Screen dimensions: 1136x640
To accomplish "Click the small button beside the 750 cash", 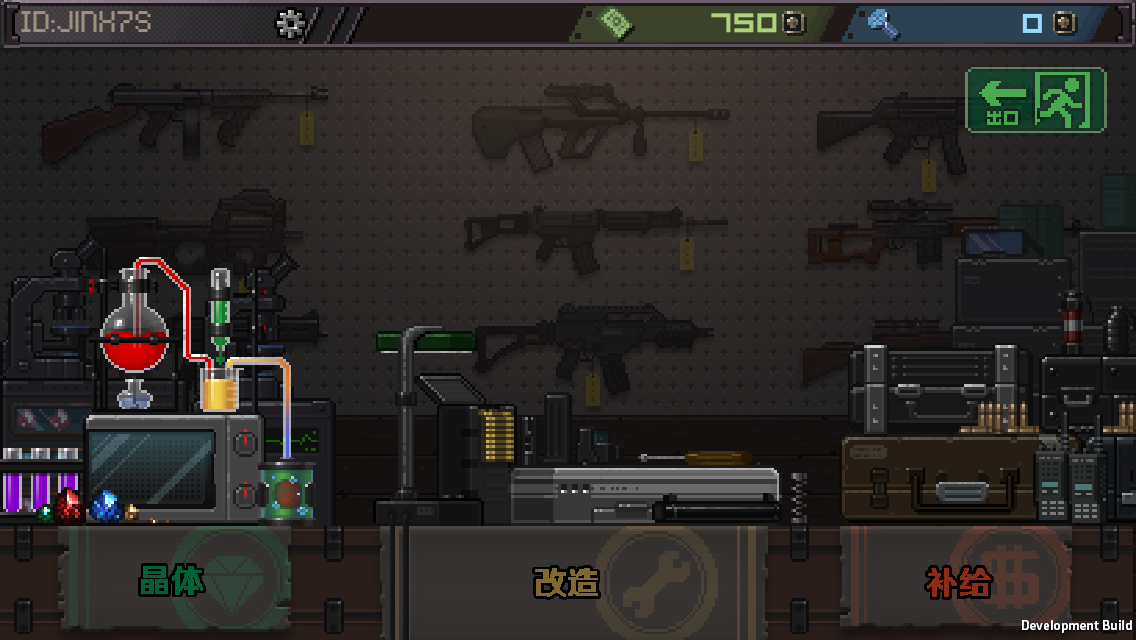I will [x=793, y=23].
